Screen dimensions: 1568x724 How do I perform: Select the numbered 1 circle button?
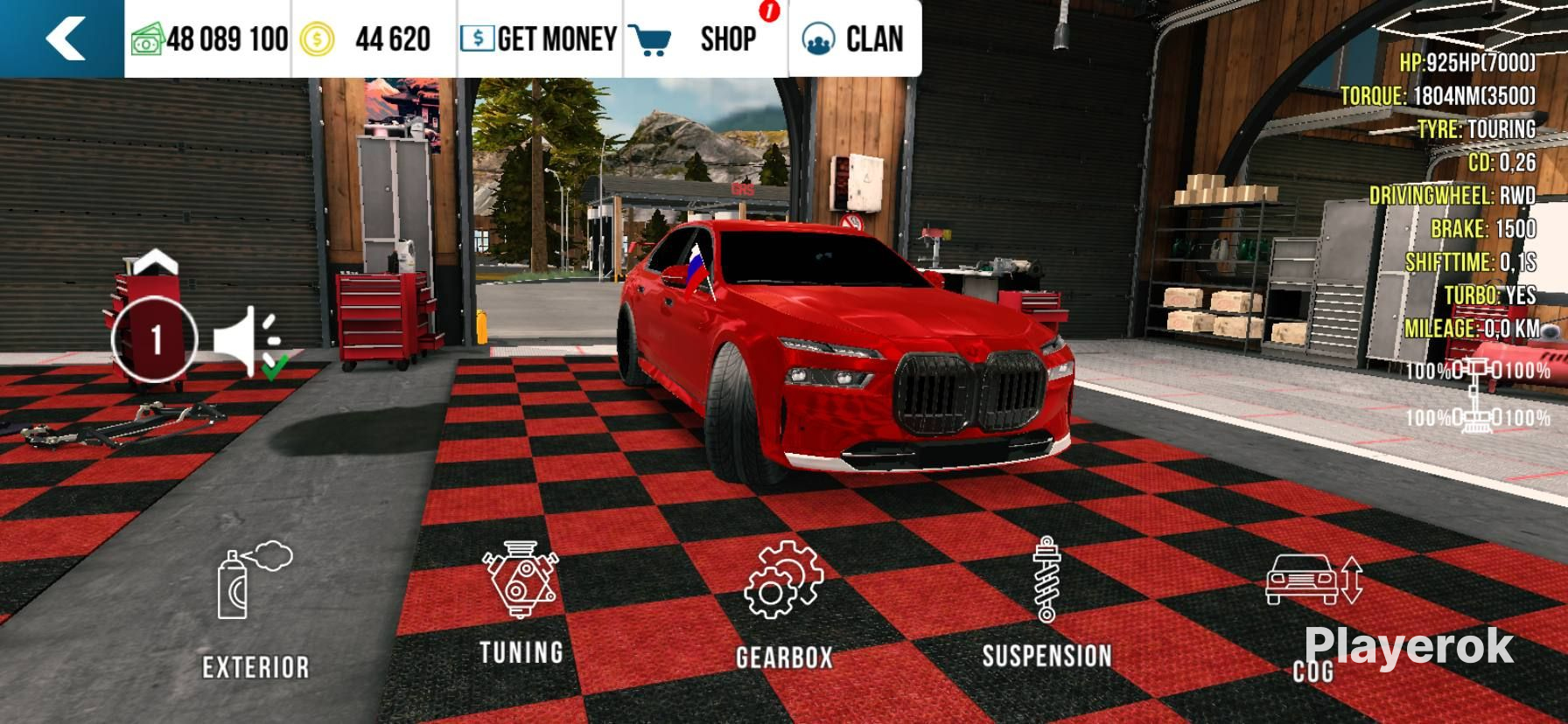coord(156,340)
